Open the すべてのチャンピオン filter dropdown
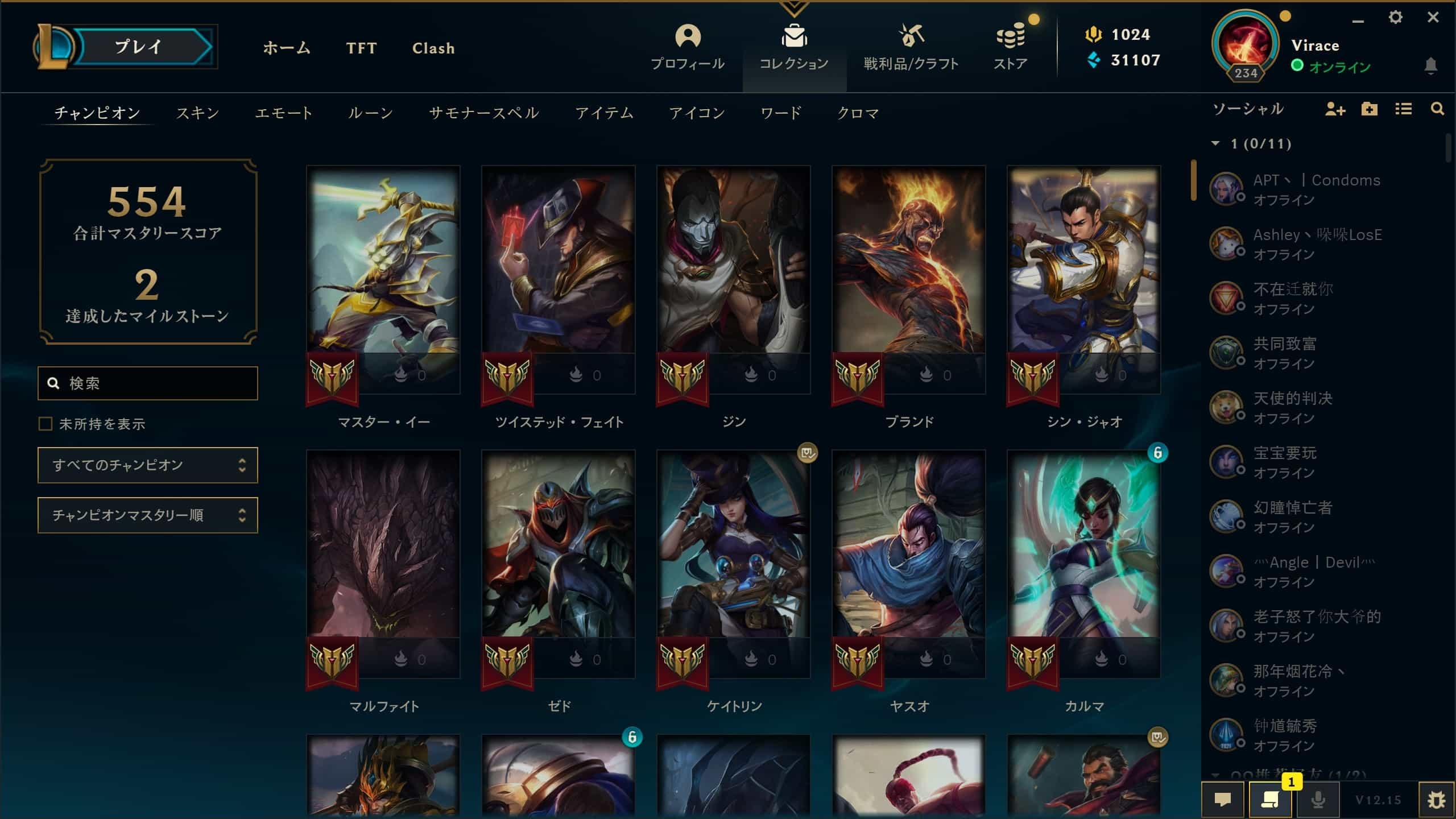This screenshot has width=1456, height=819. point(148,465)
